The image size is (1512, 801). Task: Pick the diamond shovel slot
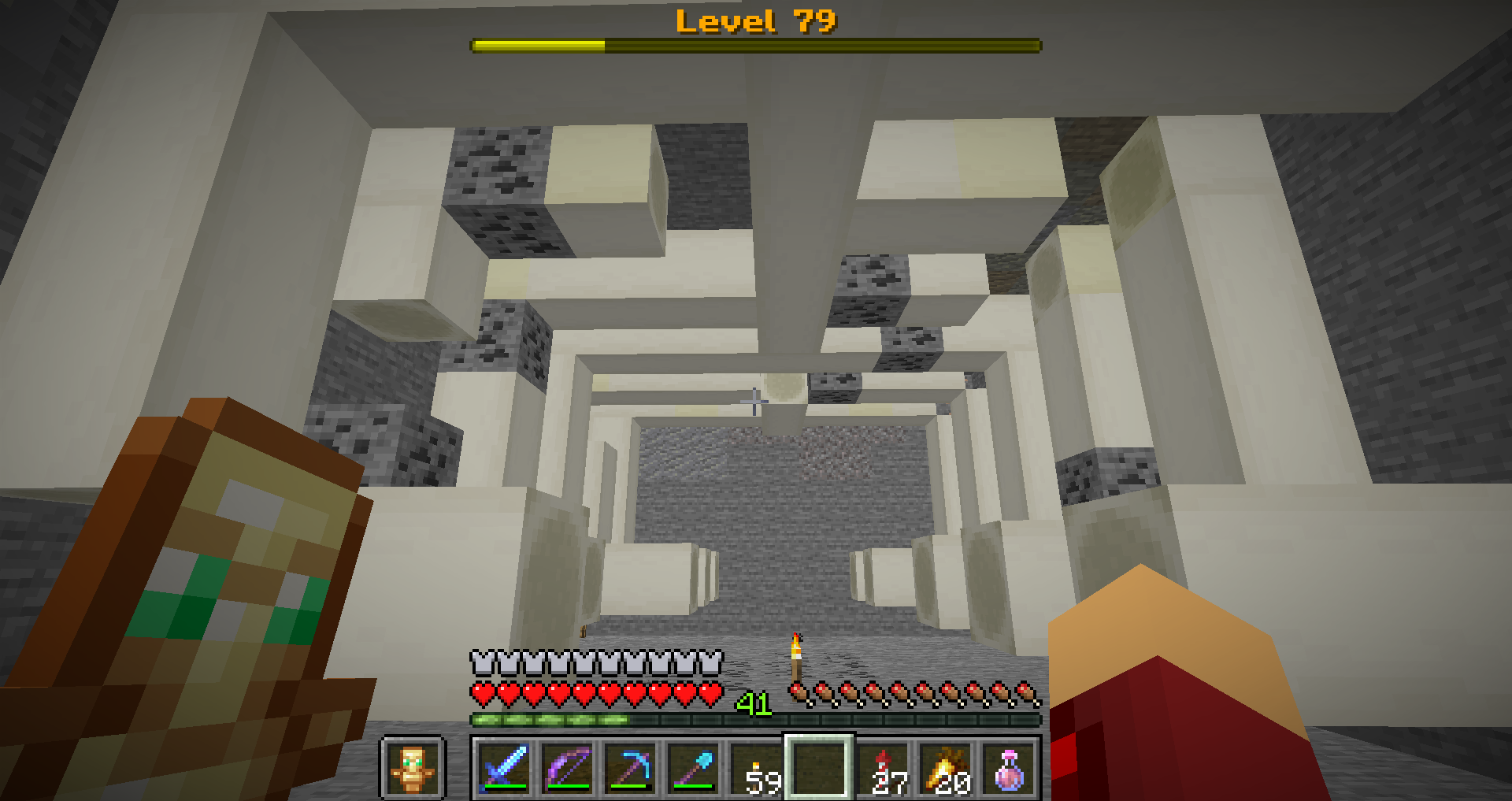click(693, 768)
